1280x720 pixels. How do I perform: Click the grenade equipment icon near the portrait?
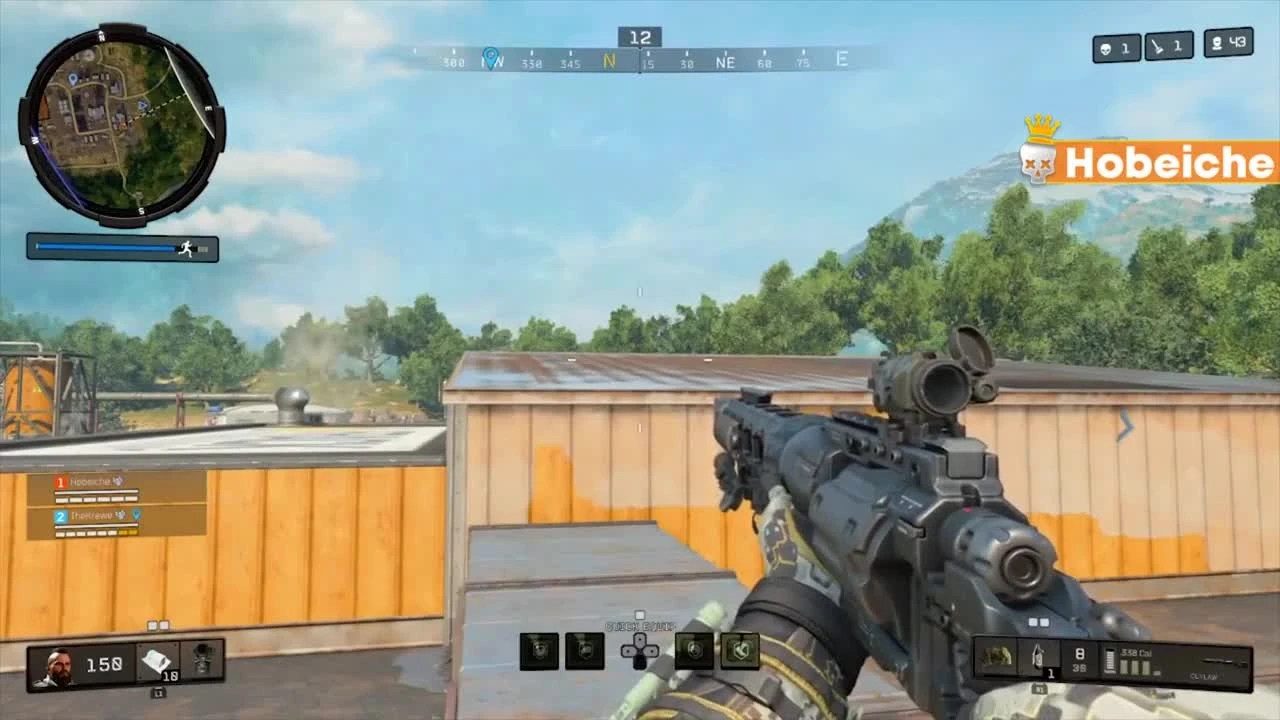(x=203, y=658)
